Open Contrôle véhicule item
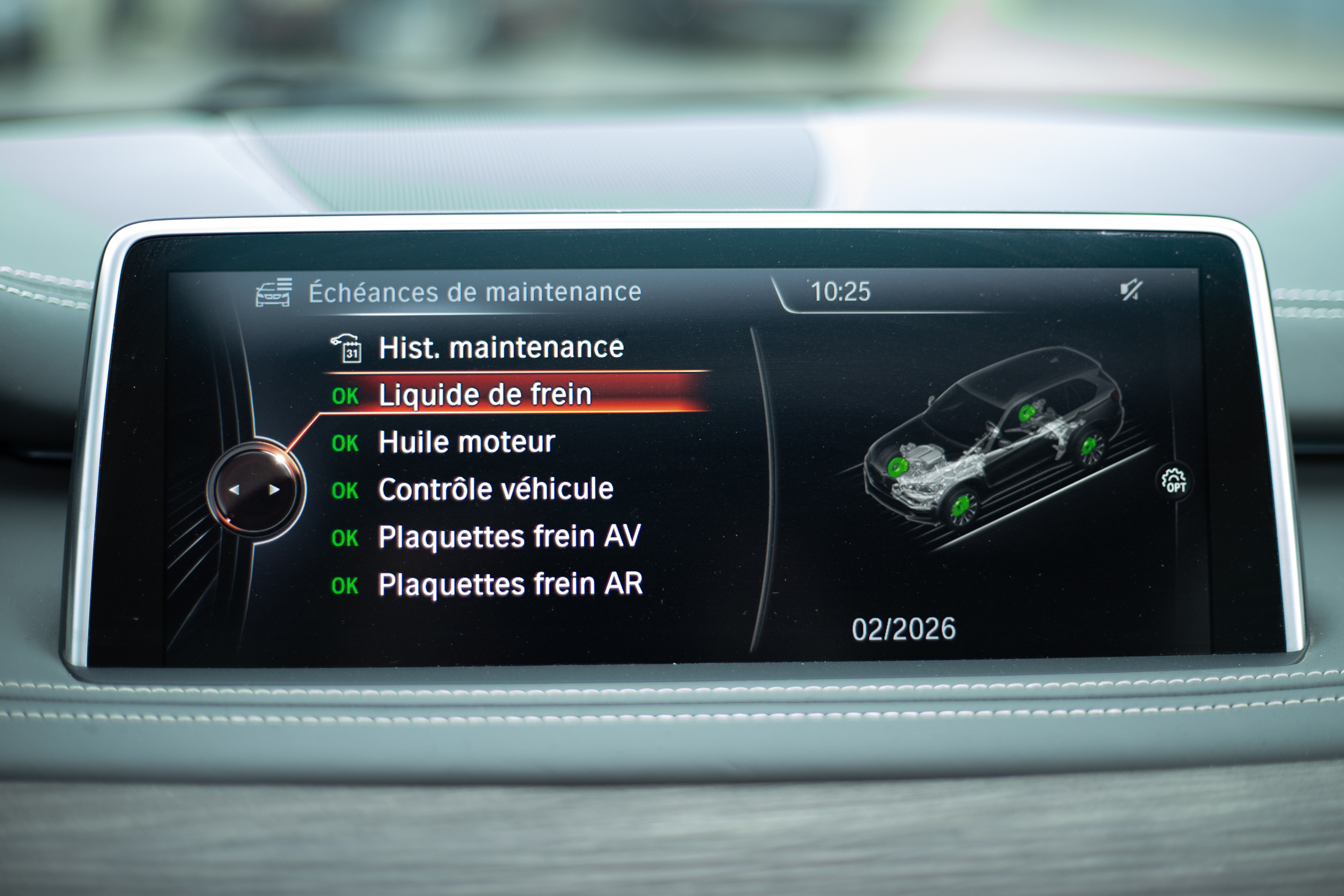Image resolution: width=1344 pixels, height=896 pixels. [495, 489]
